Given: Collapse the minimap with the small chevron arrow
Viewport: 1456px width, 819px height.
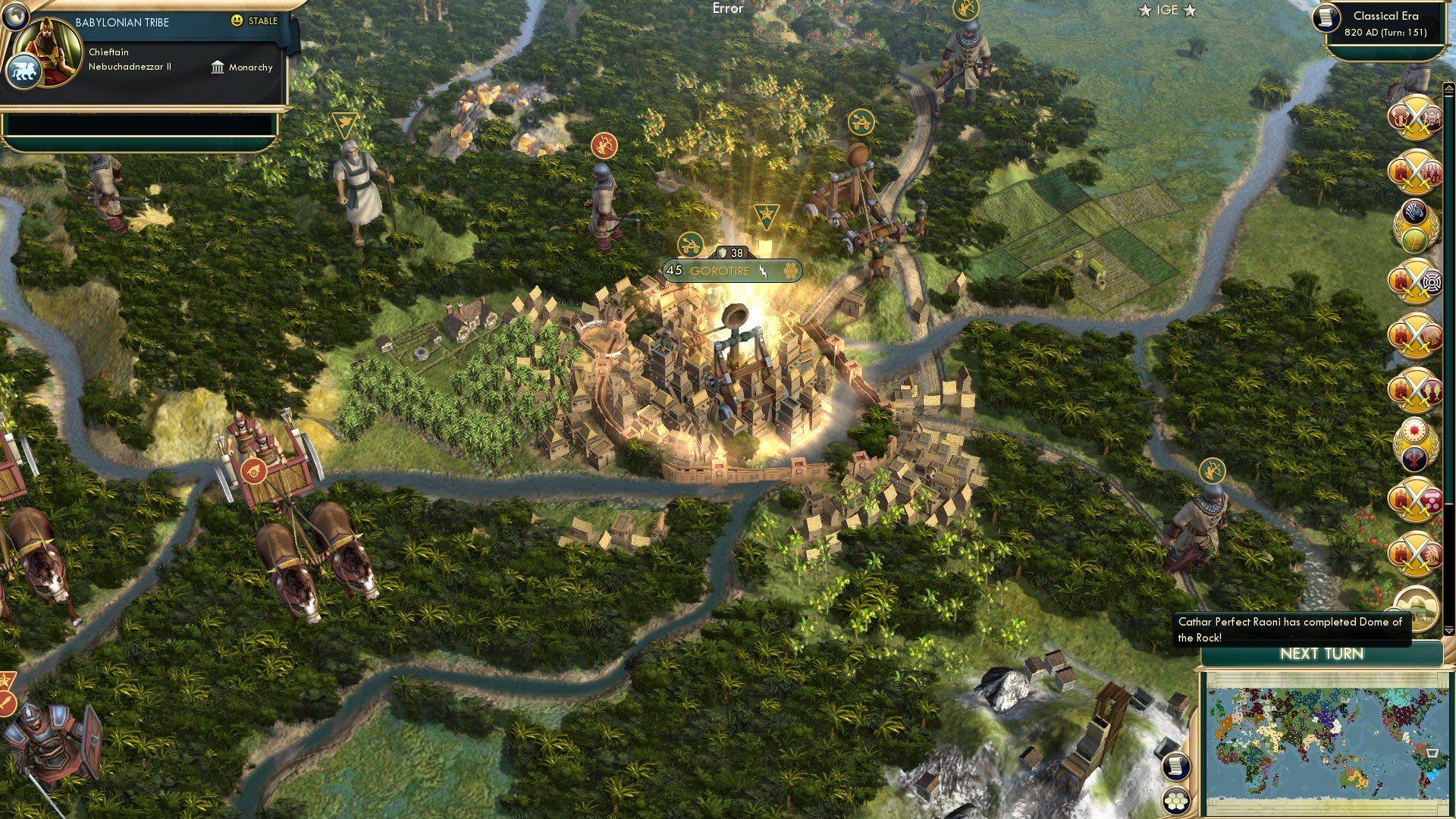Looking at the screenshot, I should coord(1447,629).
